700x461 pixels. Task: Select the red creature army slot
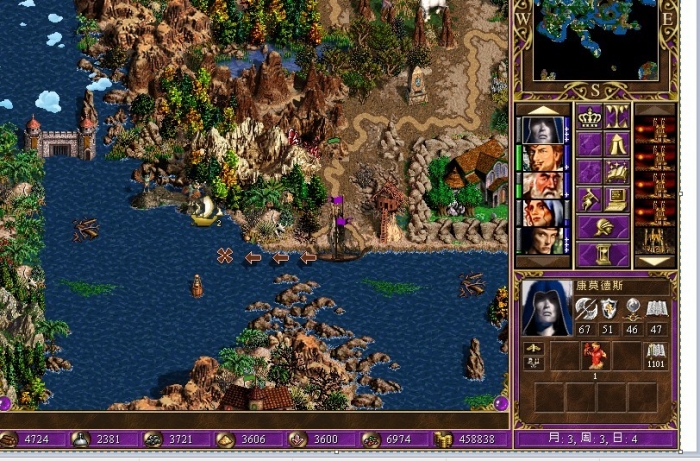[597, 356]
